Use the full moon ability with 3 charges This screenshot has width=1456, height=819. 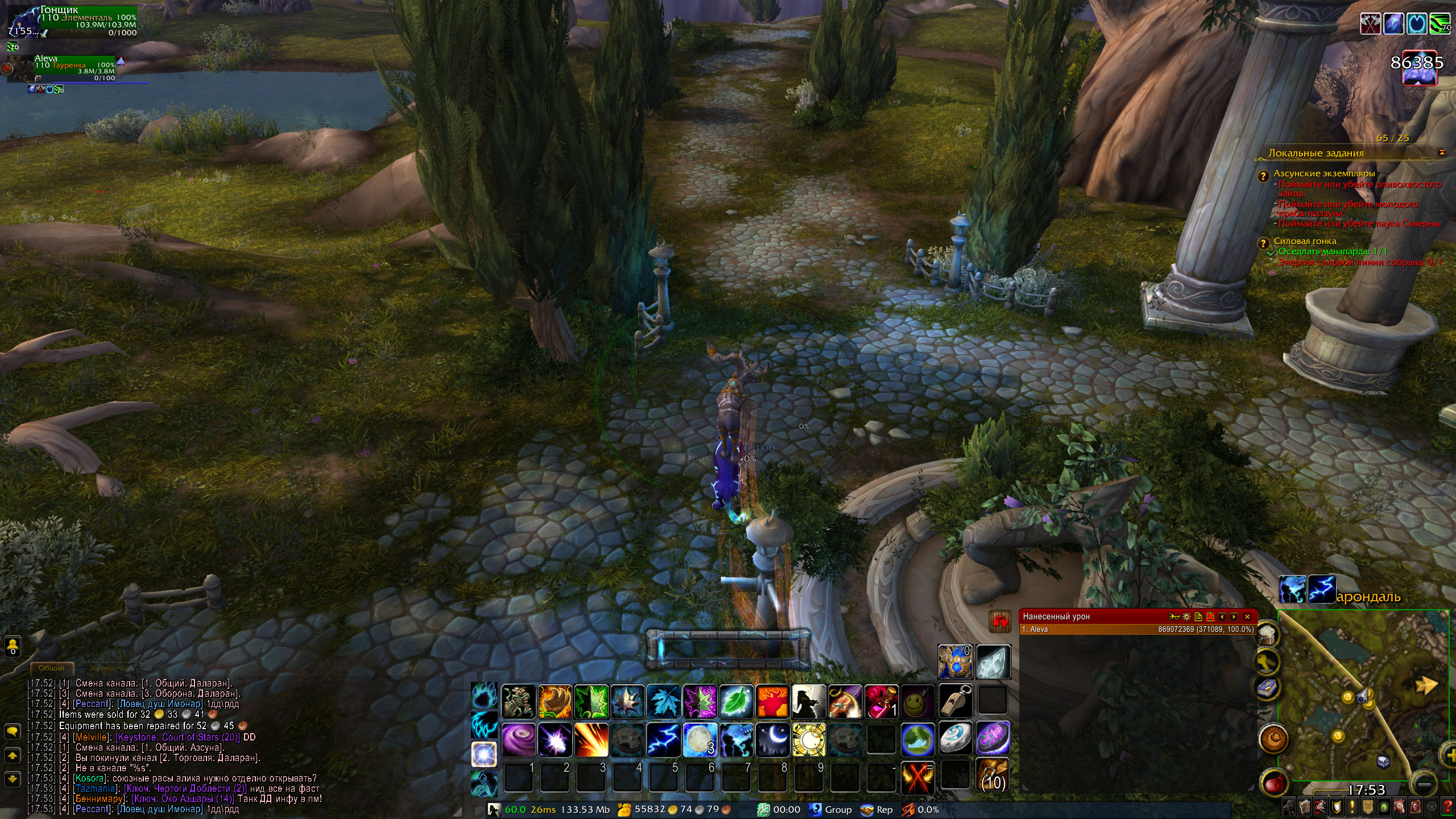point(700,739)
